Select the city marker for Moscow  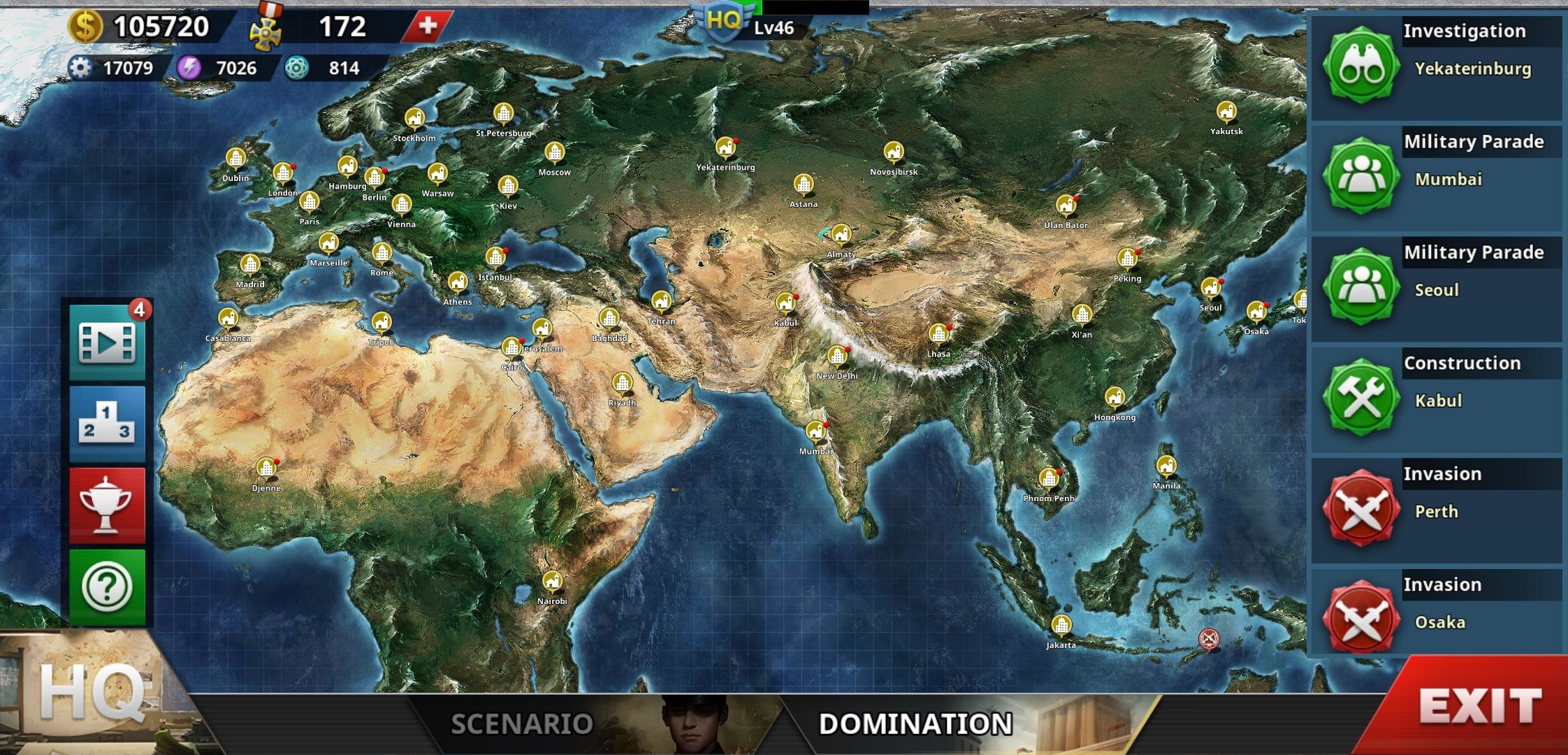point(554,152)
